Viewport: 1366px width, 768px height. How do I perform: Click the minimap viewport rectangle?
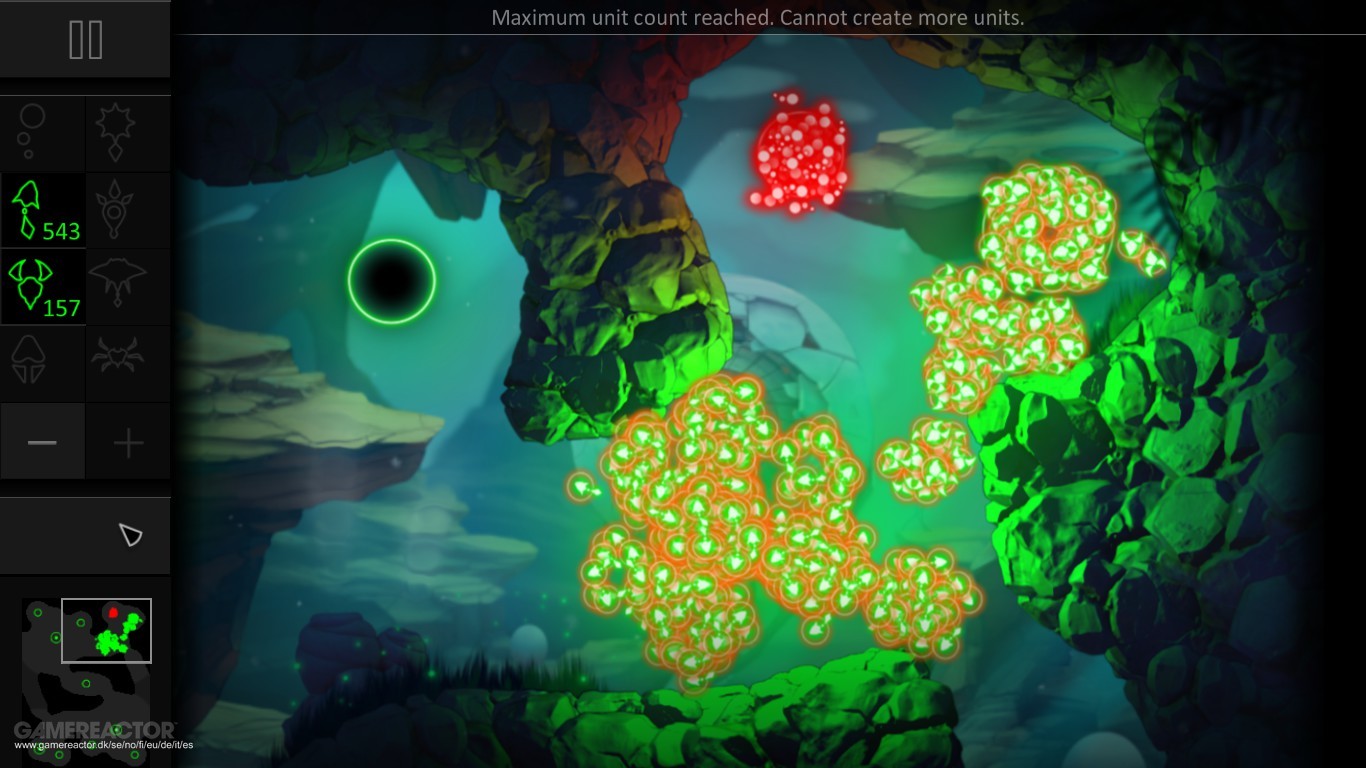(x=106, y=631)
